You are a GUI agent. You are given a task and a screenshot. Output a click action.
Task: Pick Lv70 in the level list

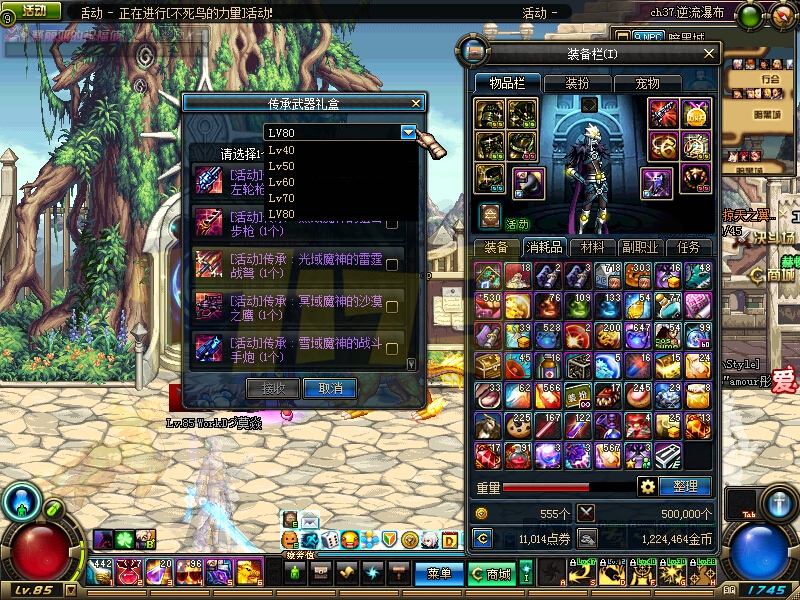point(282,198)
